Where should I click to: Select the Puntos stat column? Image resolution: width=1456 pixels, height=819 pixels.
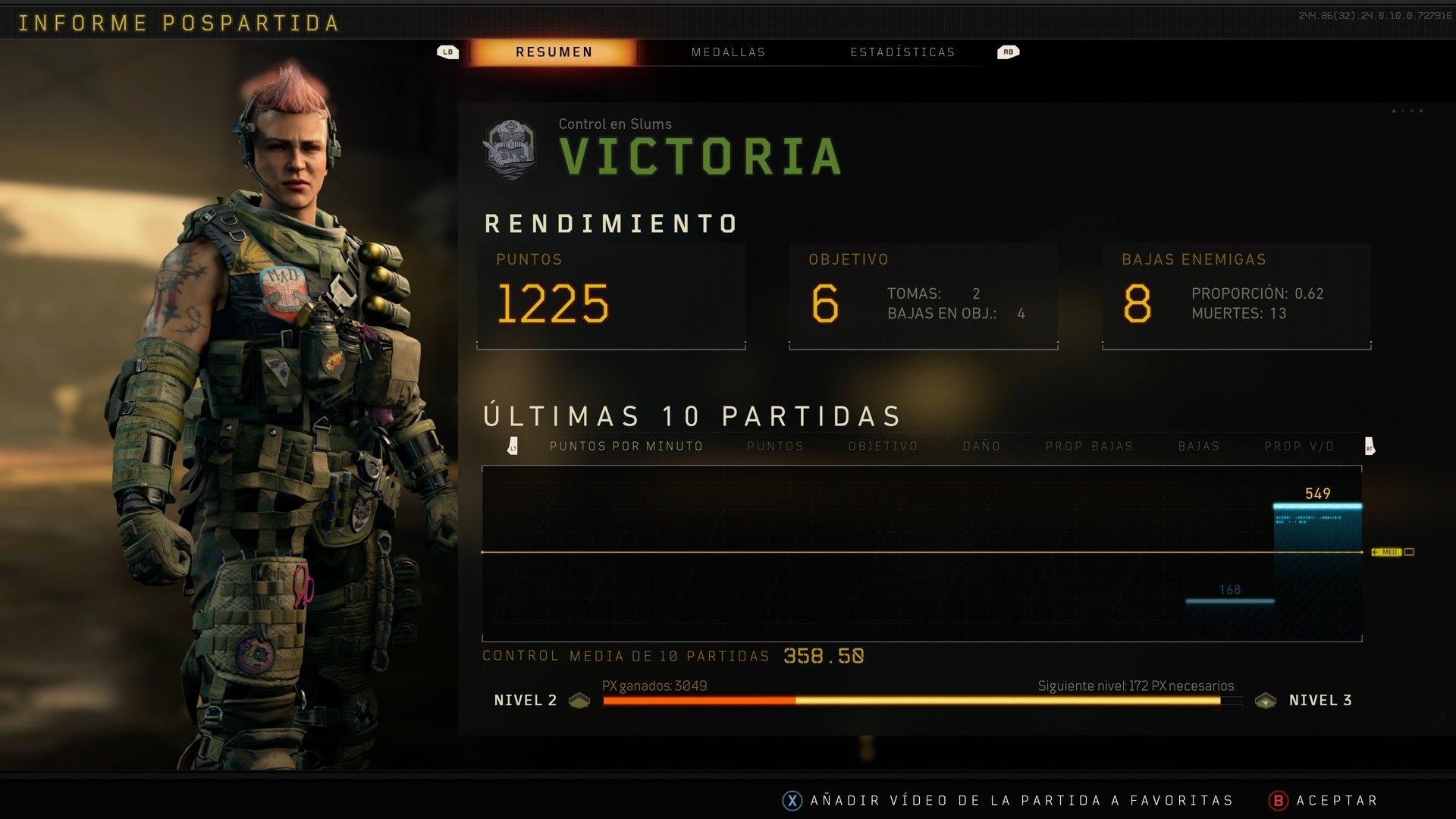[775, 447]
